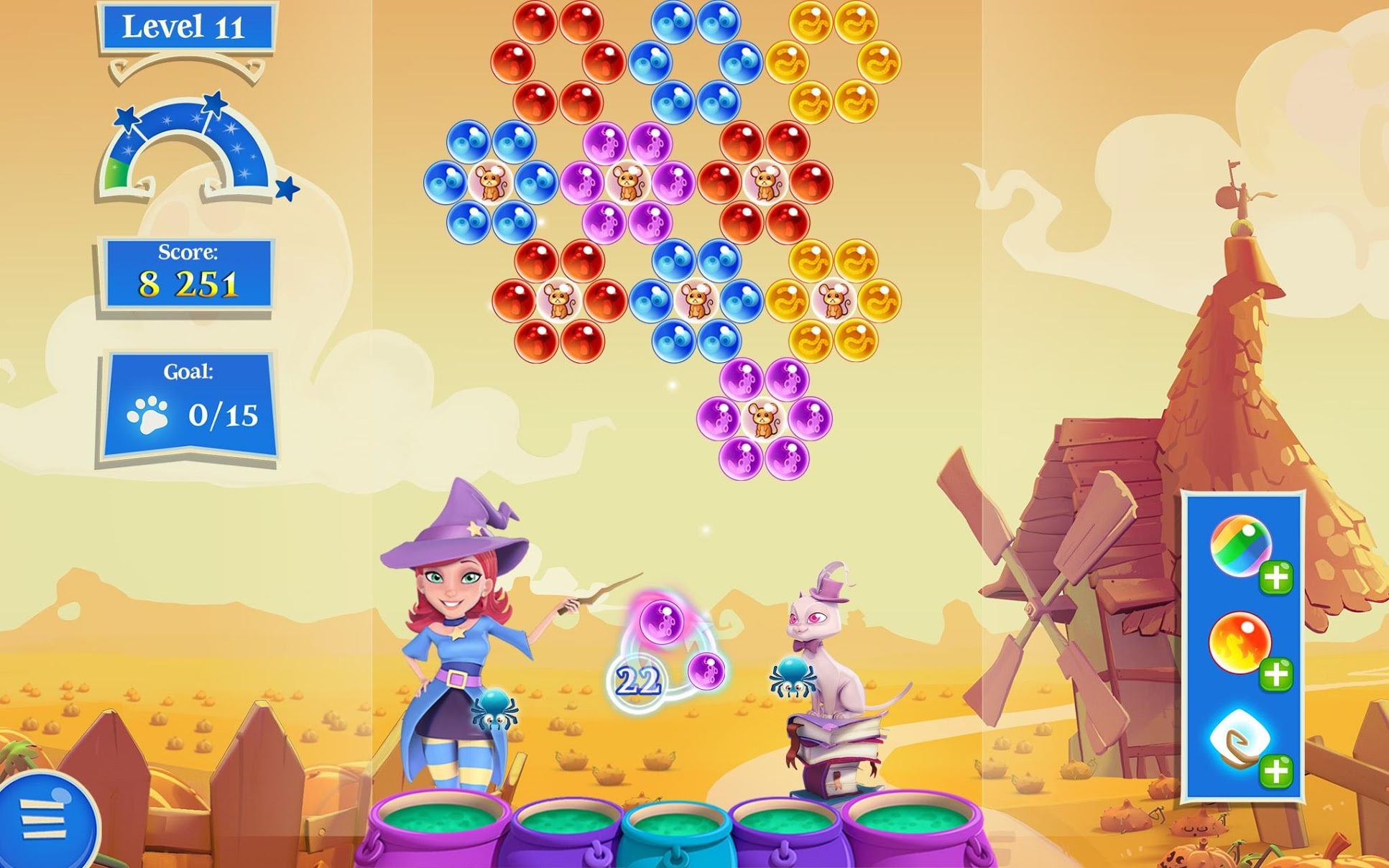
Task: Click the Level 11 banner
Action: pyautogui.click(x=185, y=27)
